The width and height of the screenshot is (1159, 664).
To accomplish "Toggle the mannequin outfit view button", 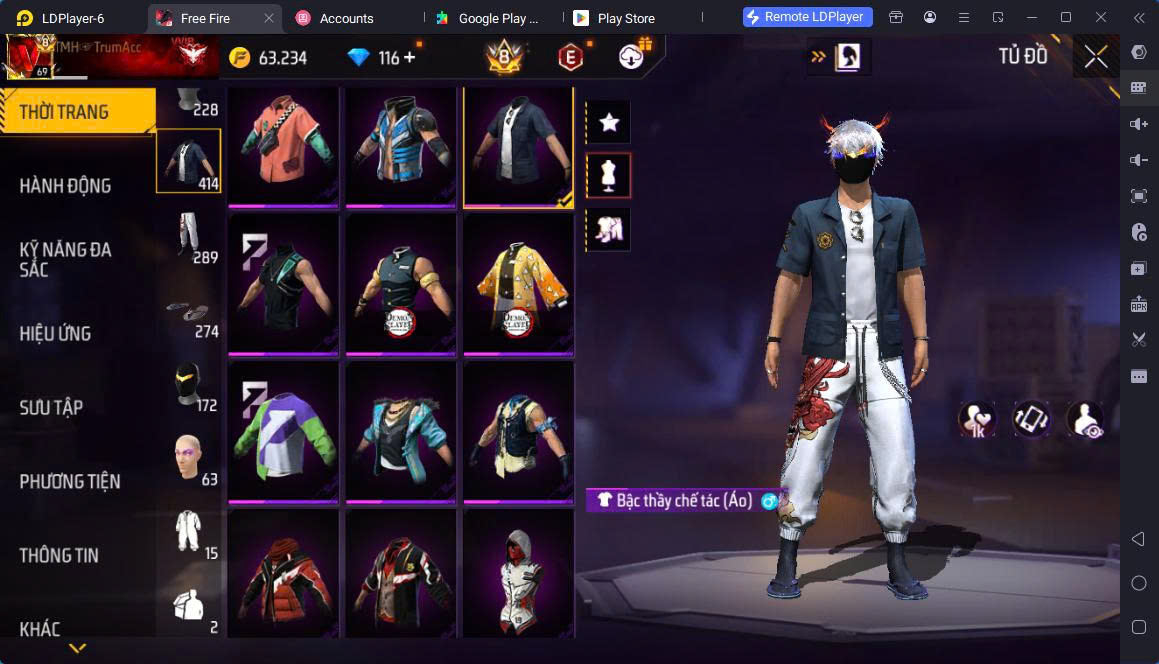I will point(608,176).
